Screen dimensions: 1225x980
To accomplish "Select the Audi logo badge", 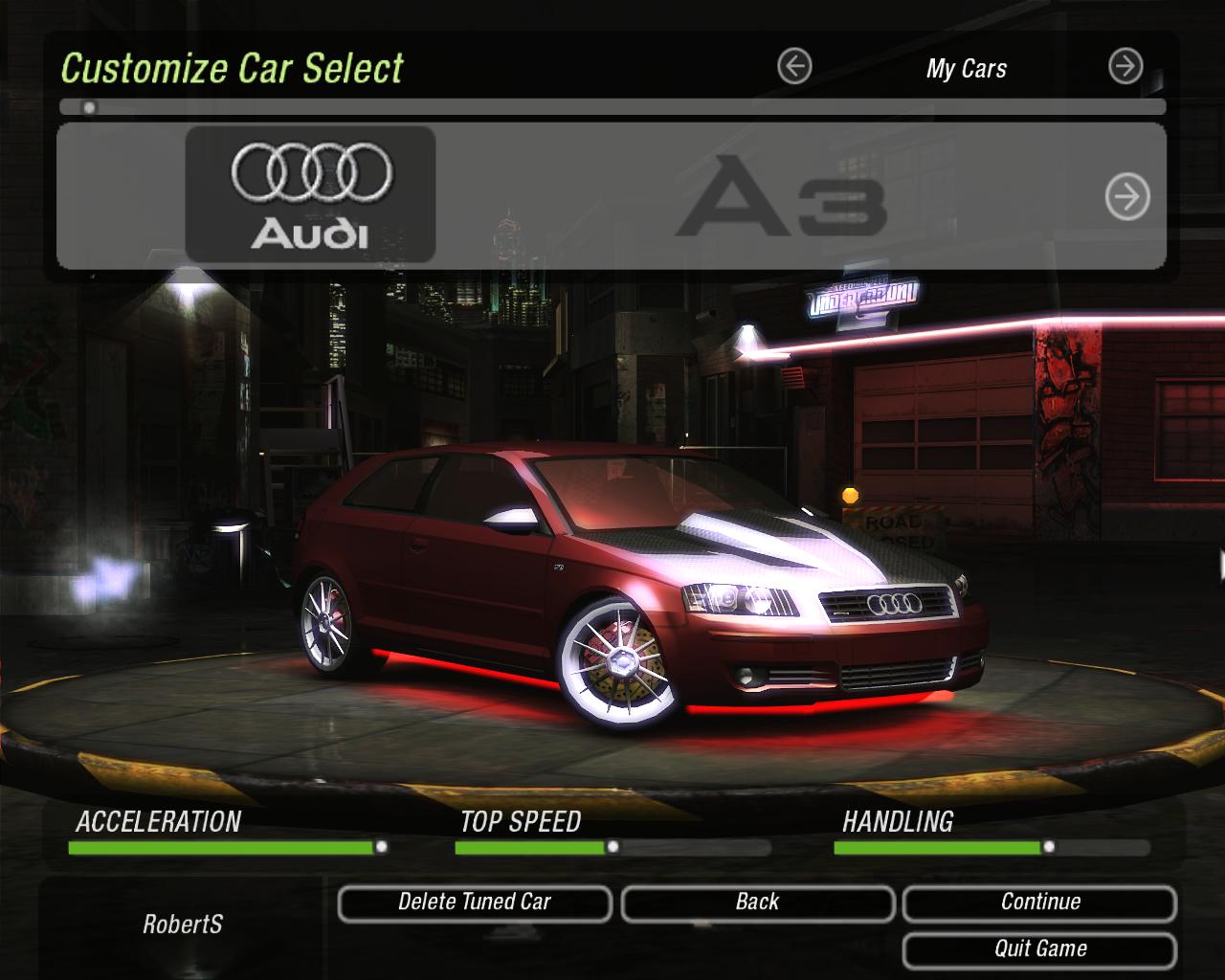I will pos(310,195).
